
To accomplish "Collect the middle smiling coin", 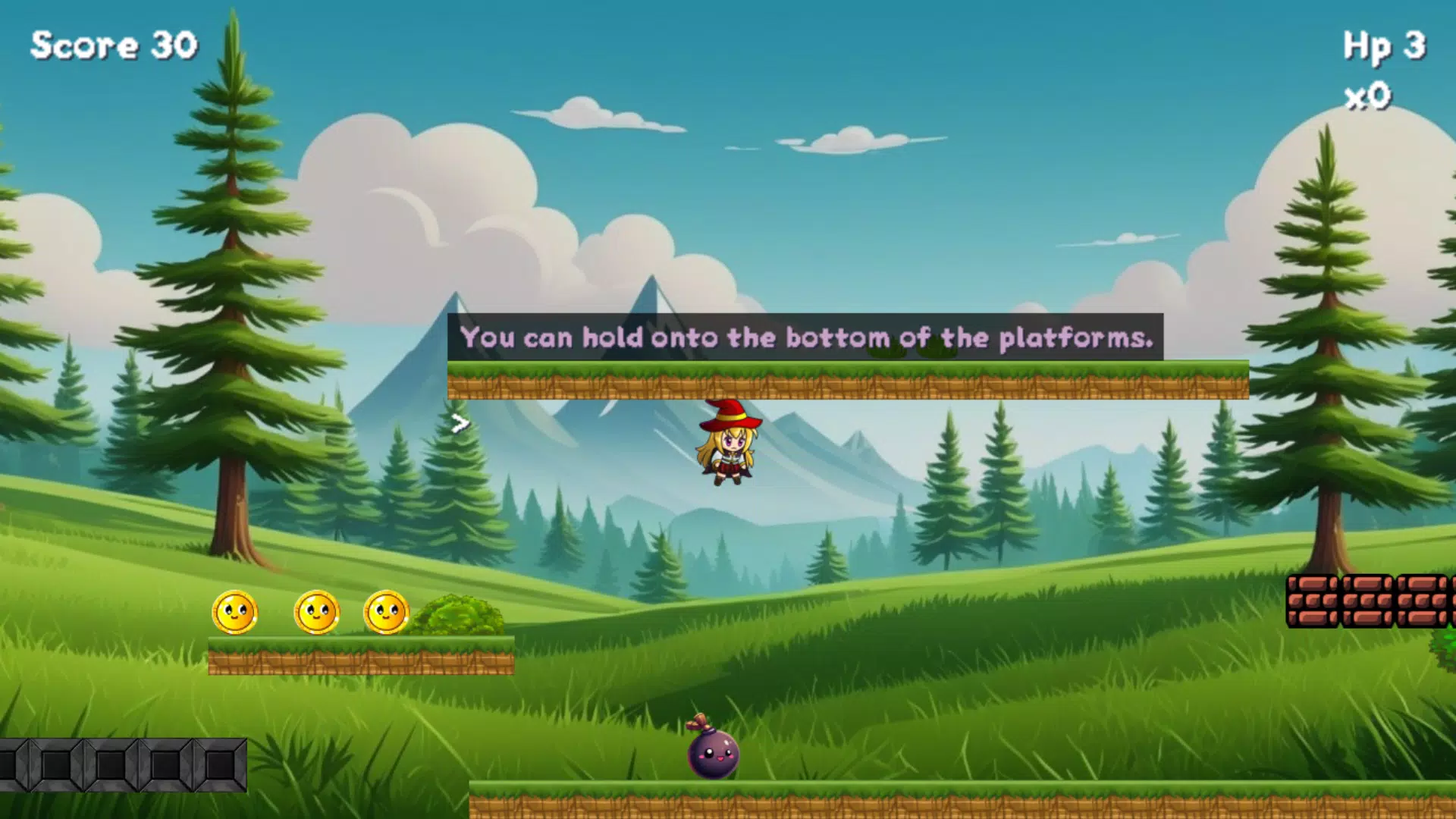I will point(316,614).
